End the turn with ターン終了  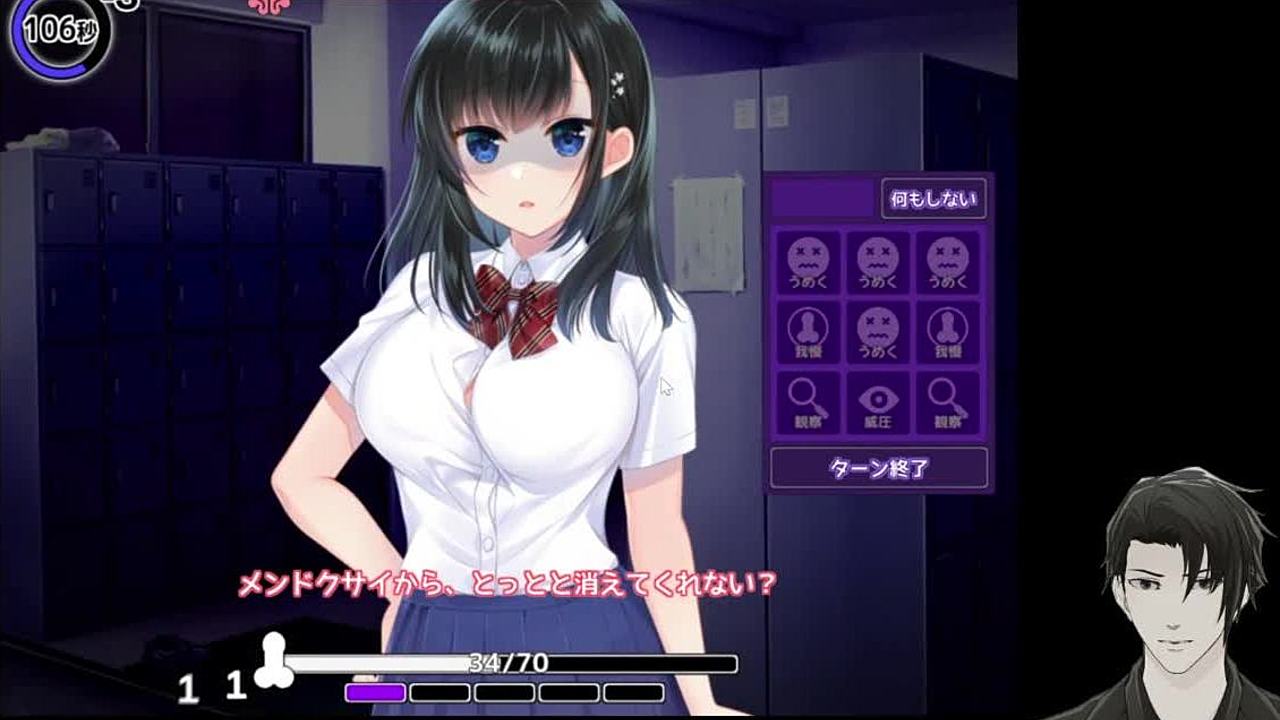[x=879, y=468]
